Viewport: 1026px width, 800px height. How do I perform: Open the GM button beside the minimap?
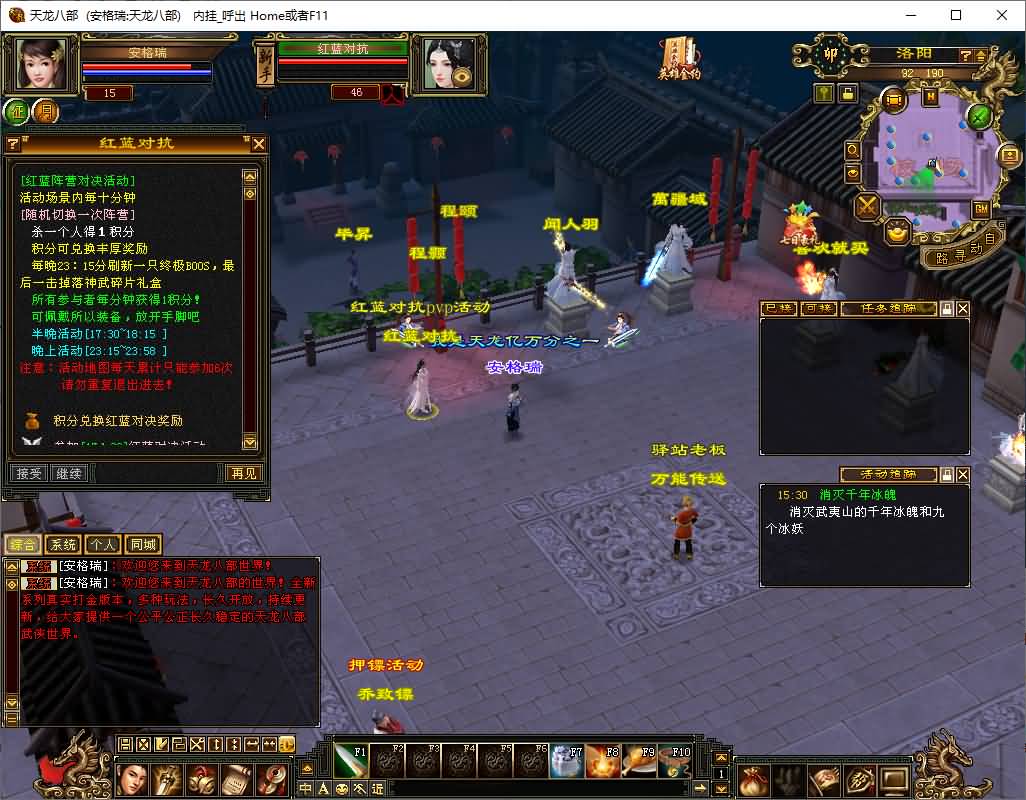click(981, 209)
